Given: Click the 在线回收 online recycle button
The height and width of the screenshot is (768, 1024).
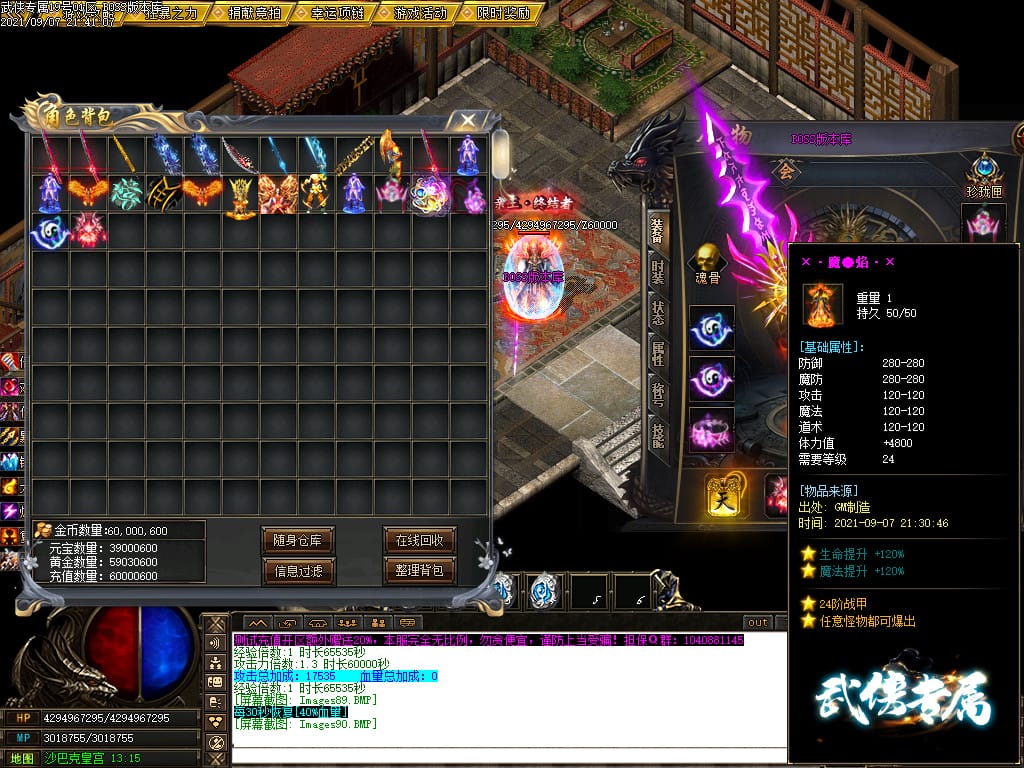Looking at the screenshot, I should pyautogui.click(x=419, y=540).
